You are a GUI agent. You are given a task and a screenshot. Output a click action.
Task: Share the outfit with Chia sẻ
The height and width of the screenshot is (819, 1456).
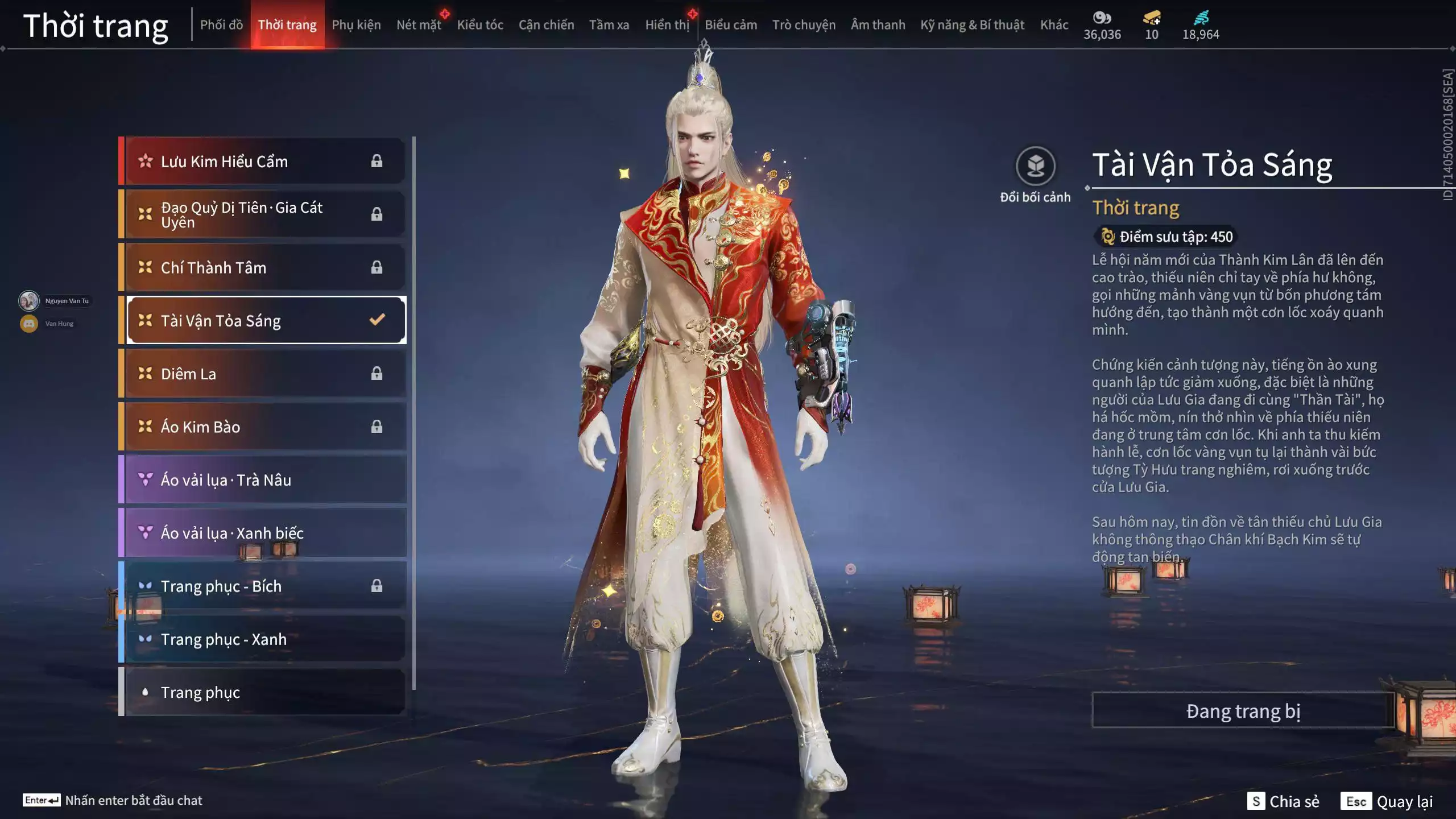[1283, 801]
